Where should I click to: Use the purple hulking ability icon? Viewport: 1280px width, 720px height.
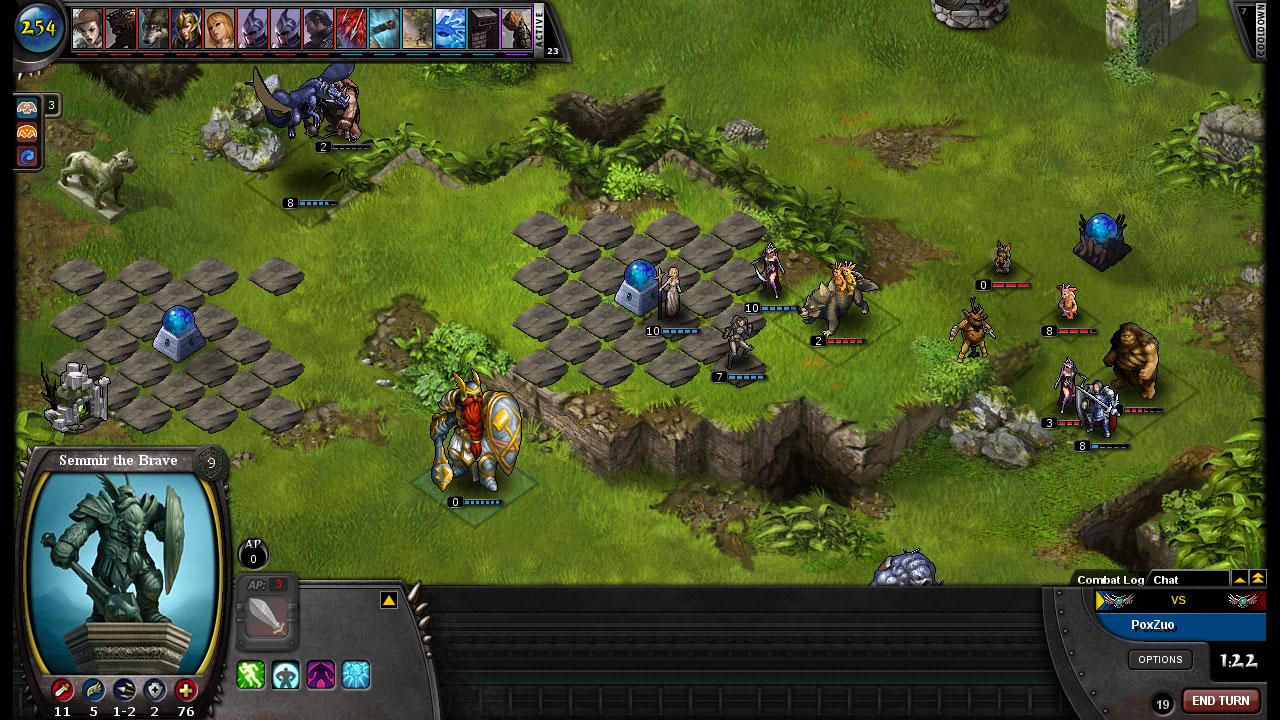(321, 675)
